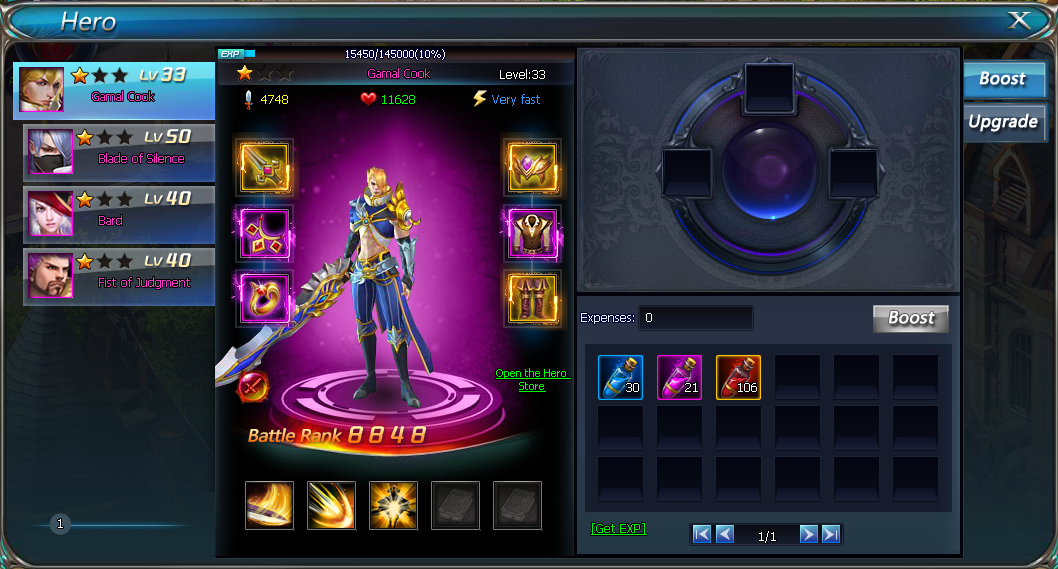1058x569 pixels.
Task: Select the blue potion with 30 count
Action: point(620,377)
